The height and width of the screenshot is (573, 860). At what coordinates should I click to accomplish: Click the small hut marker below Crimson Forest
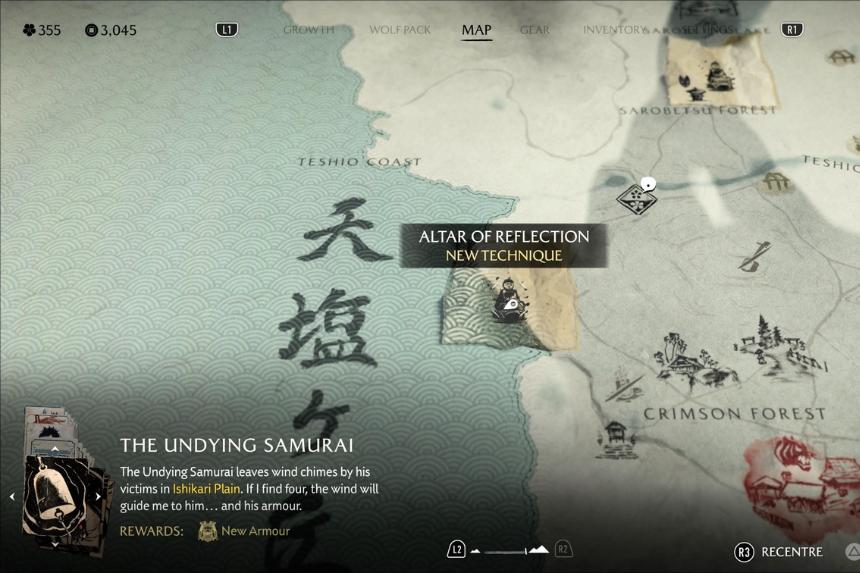click(615, 437)
